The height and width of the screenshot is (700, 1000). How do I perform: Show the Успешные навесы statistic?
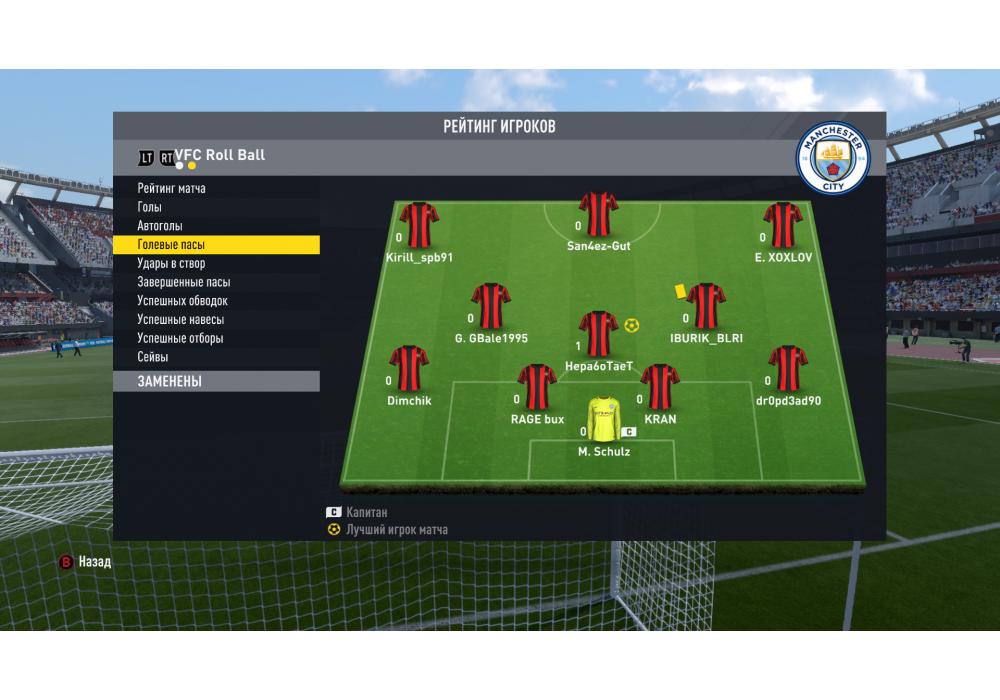(x=180, y=320)
